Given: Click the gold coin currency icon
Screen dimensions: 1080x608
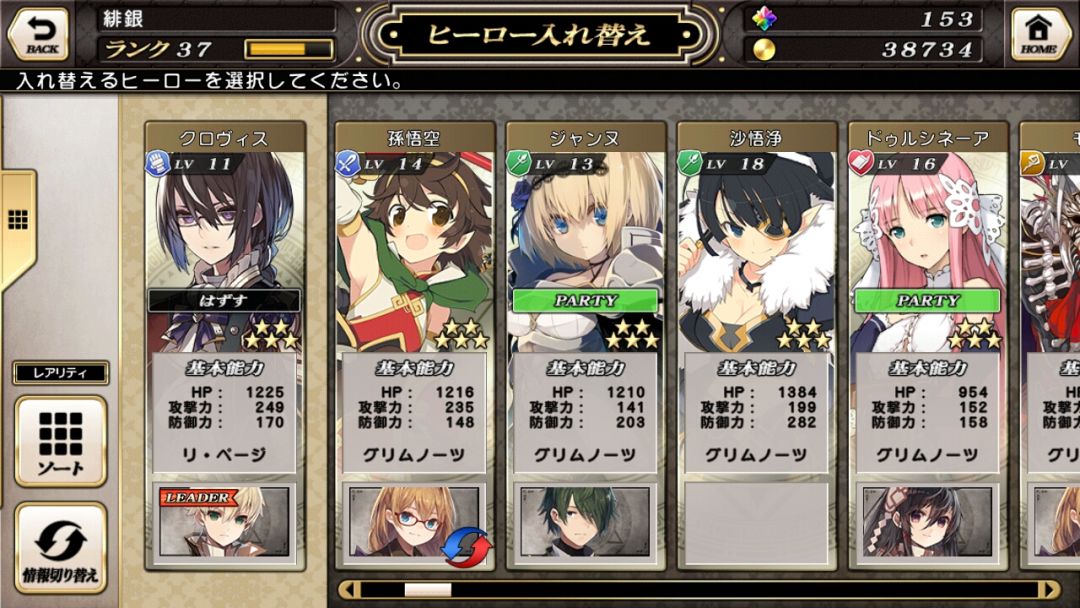Looking at the screenshot, I should pos(765,49).
